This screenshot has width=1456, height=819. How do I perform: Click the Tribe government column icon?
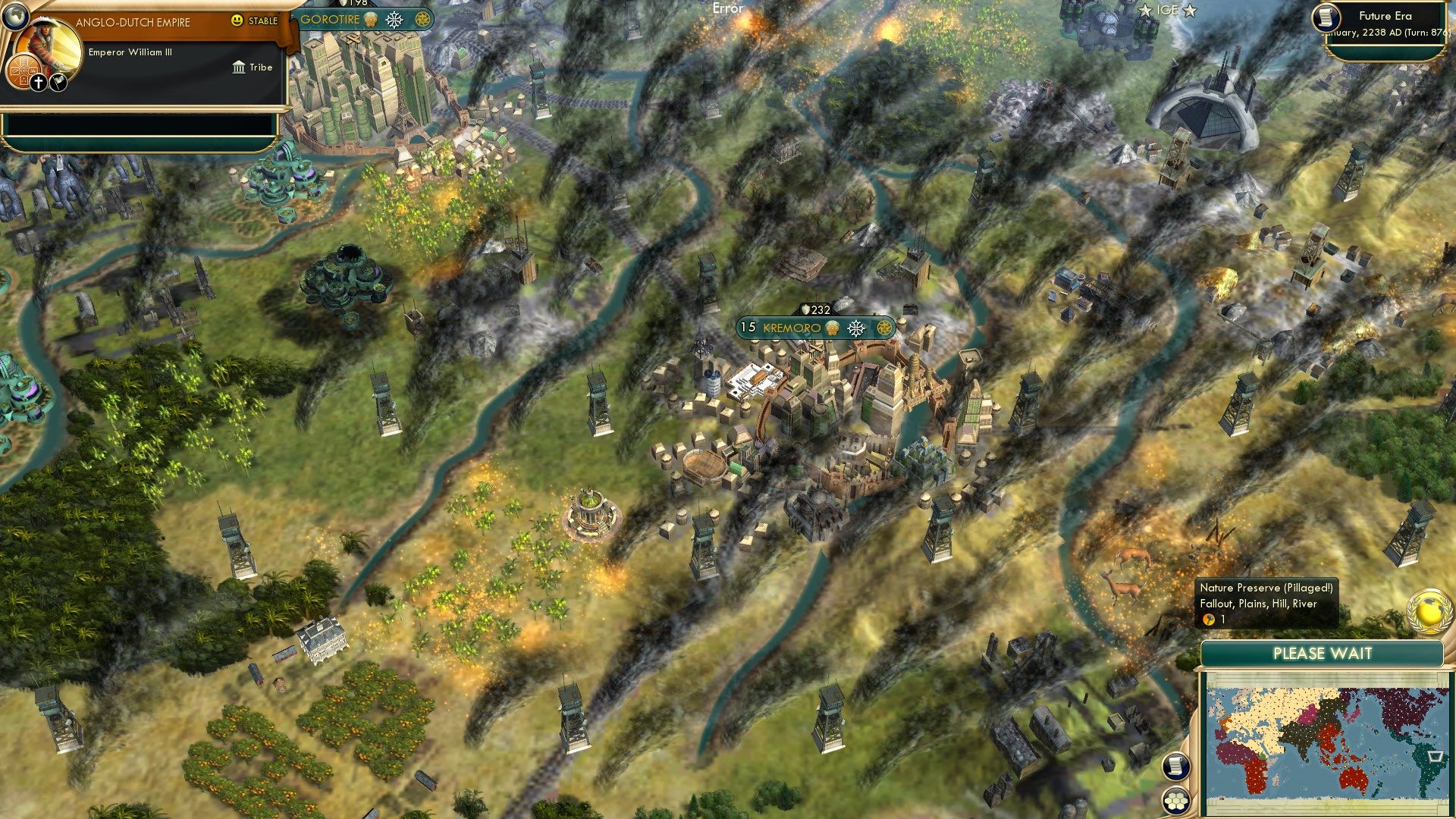click(239, 67)
